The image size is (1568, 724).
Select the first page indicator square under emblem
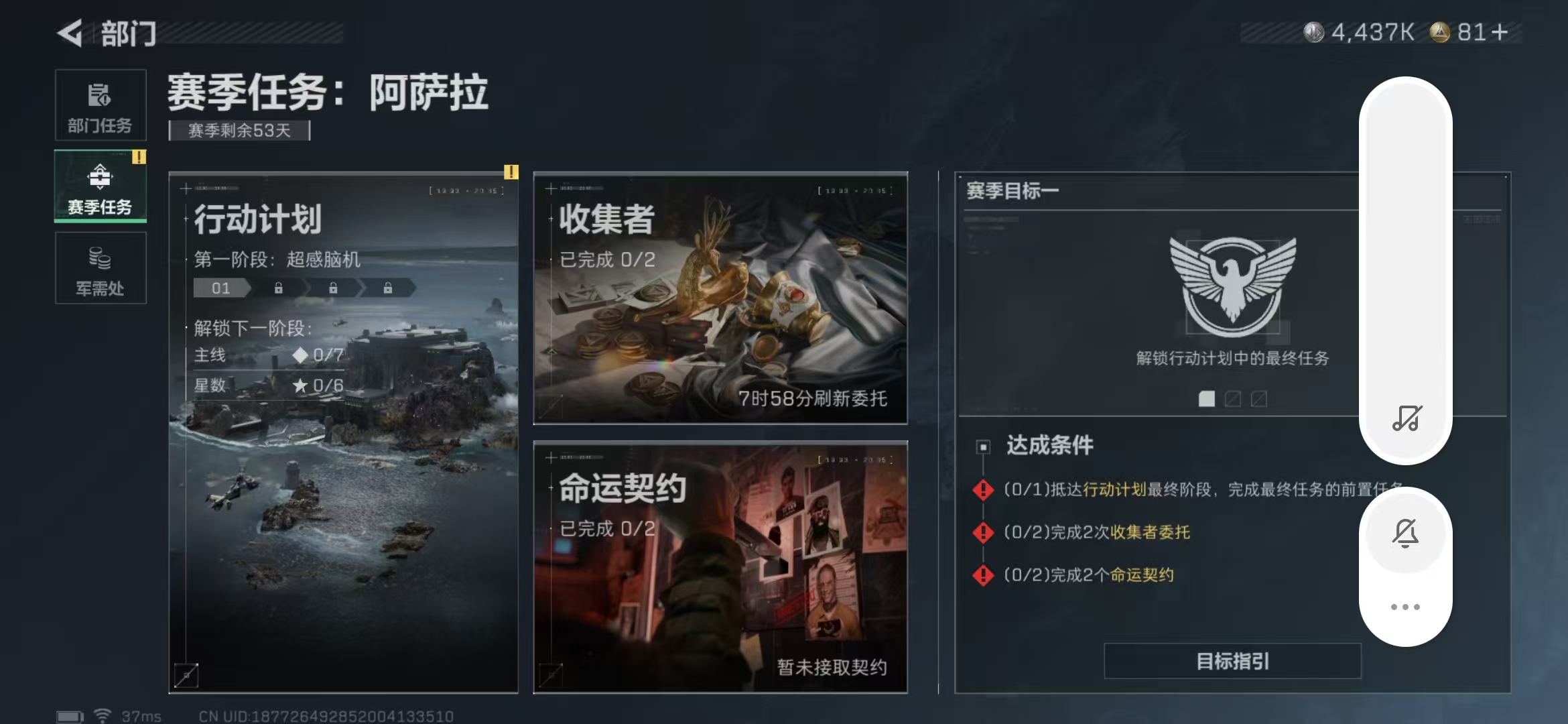point(1207,399)
